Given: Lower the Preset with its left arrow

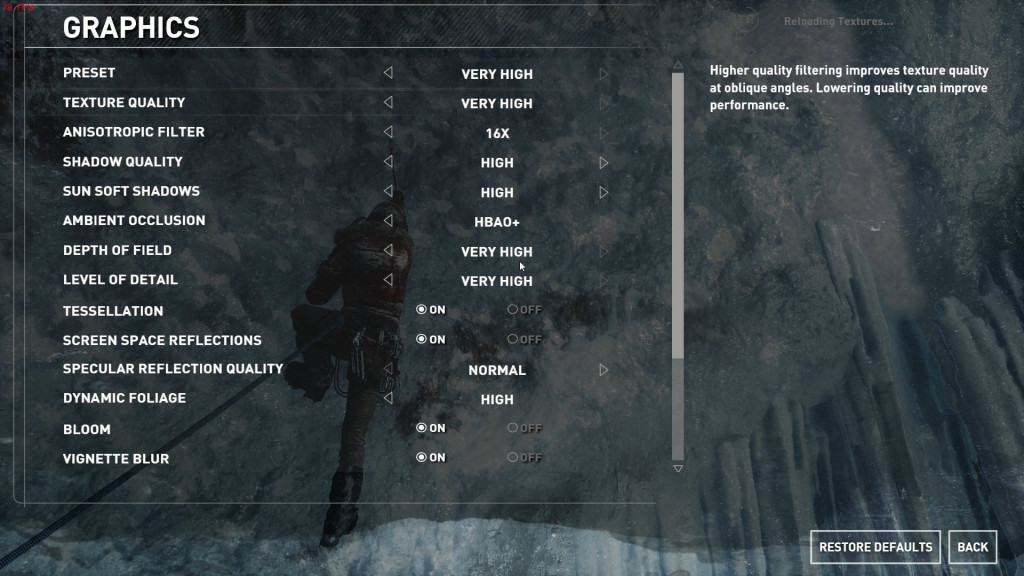Looking at the screenshot, I should pyautogui.click(x=388, y=73).
